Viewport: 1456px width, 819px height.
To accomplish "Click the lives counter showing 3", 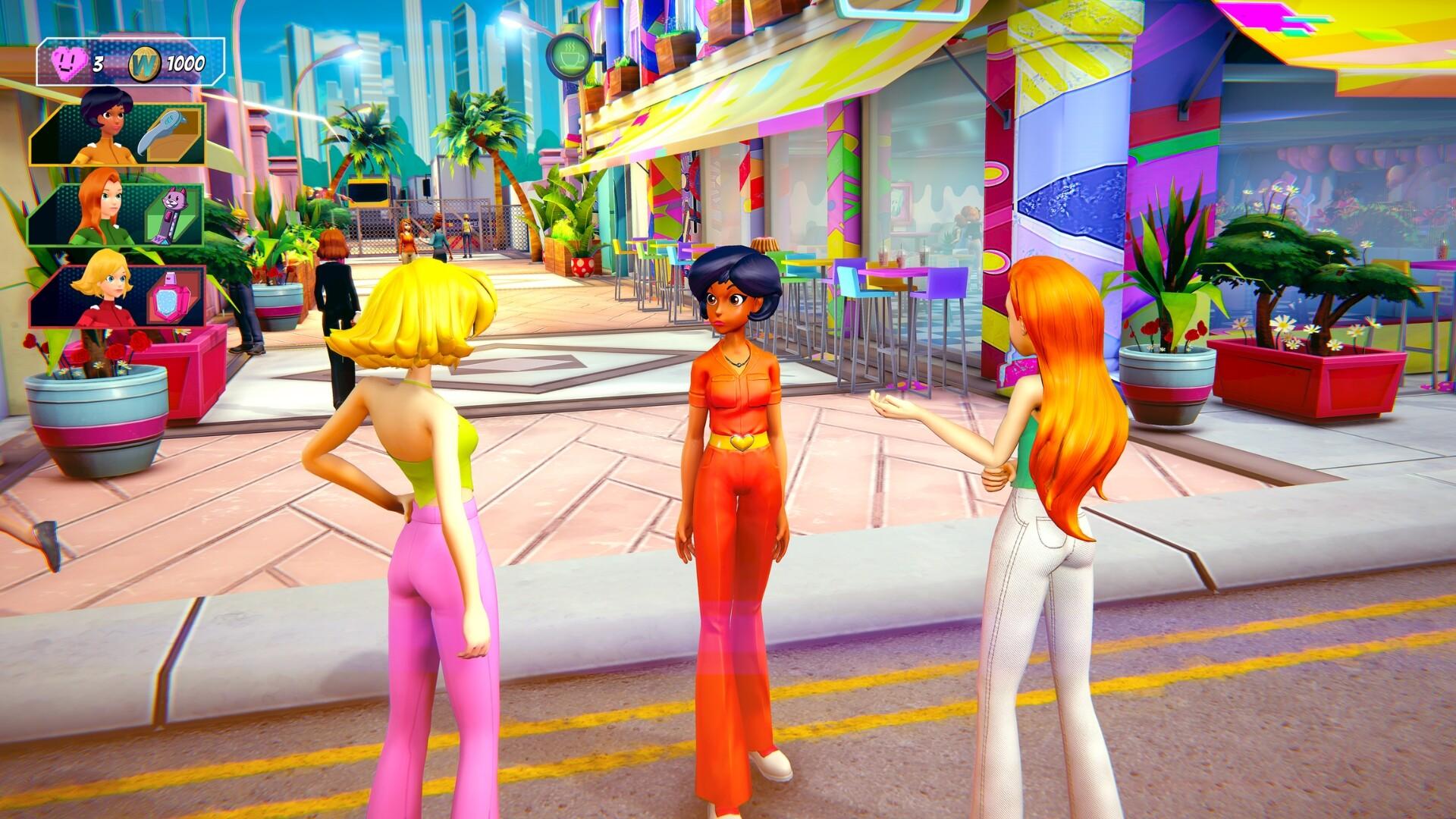I will 97,64.
